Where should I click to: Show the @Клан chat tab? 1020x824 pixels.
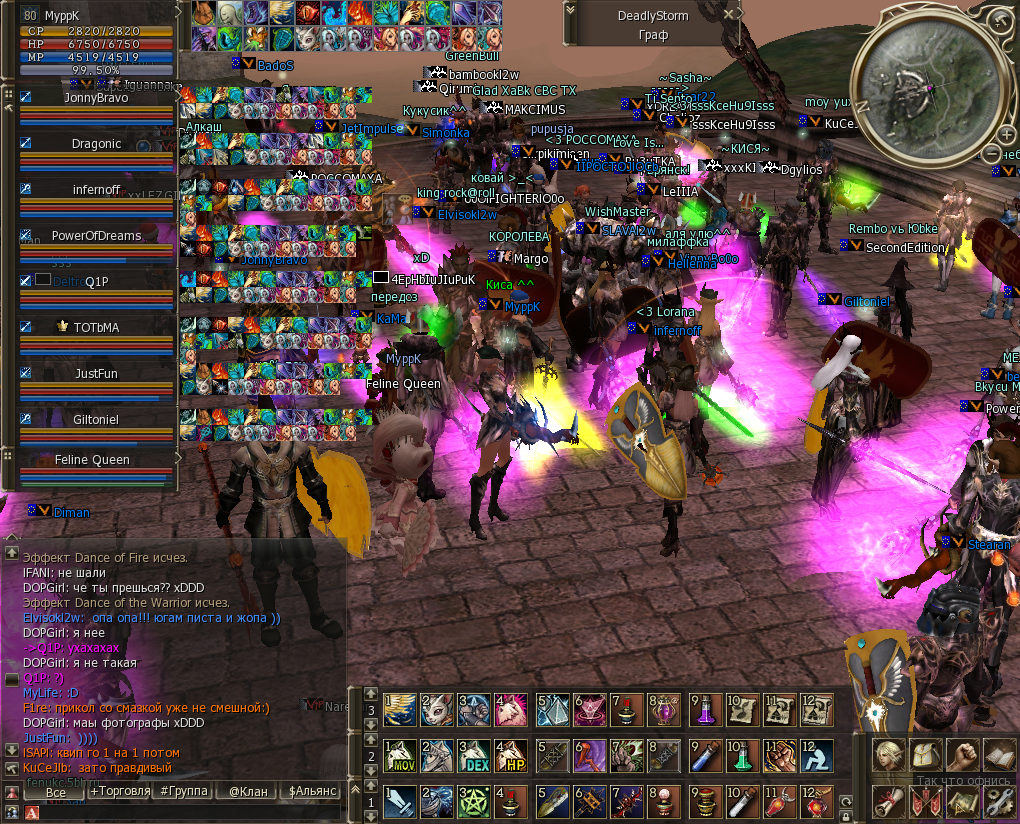coord(248,792)
